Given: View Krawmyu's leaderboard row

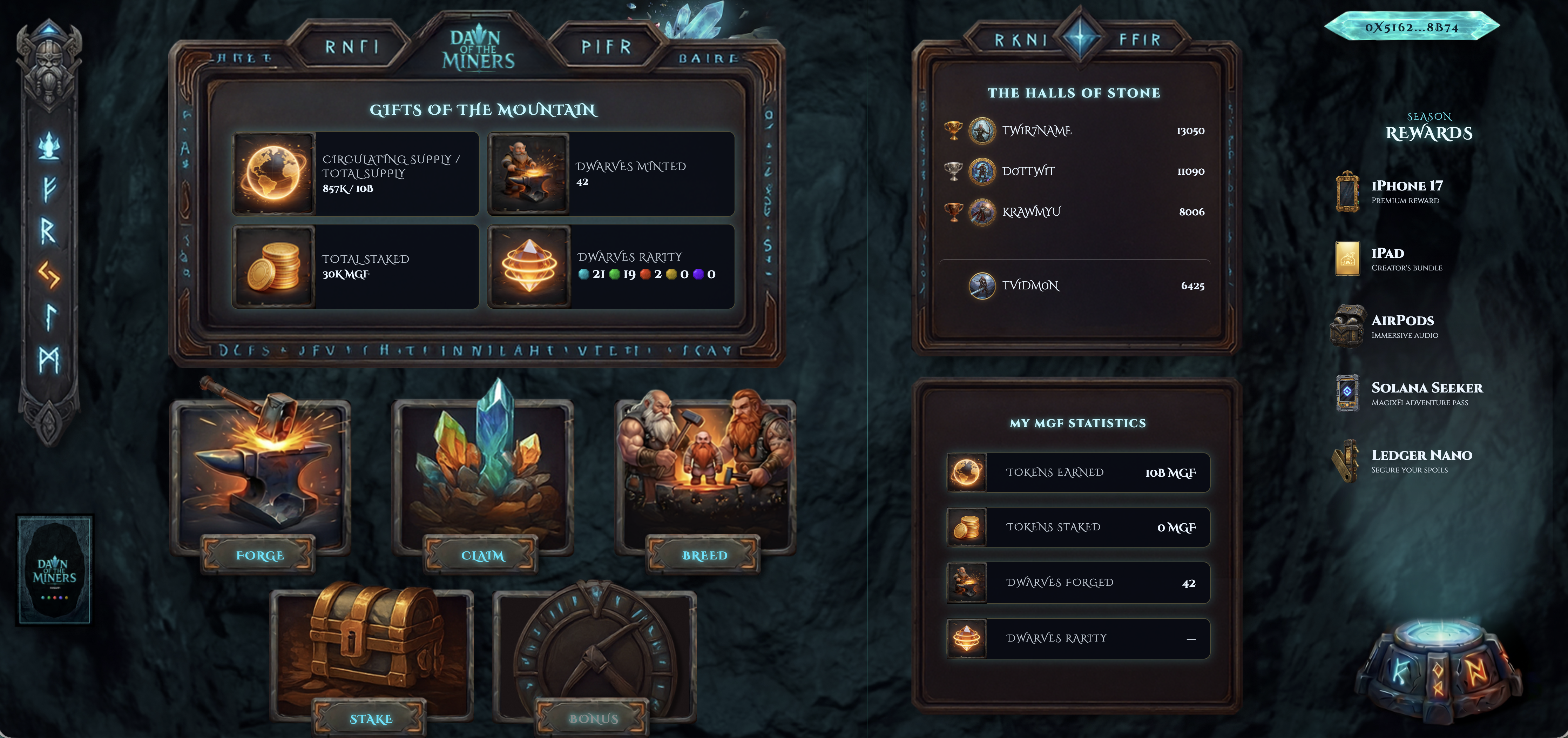Looking at the screenshot, I should (x=1074, y=212).
